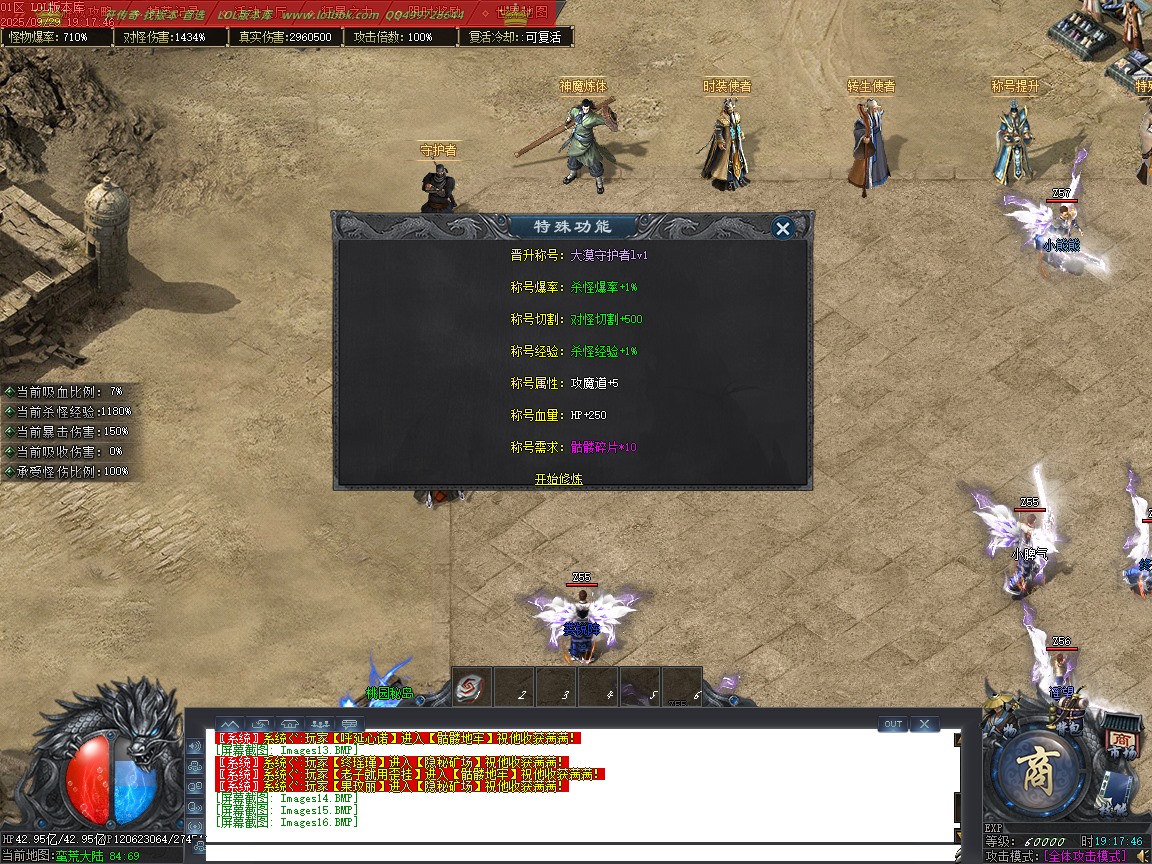Change the 全体攻击模式 attack mode
Viewport: 1152px width, 864px height.
click(1084, 856)
